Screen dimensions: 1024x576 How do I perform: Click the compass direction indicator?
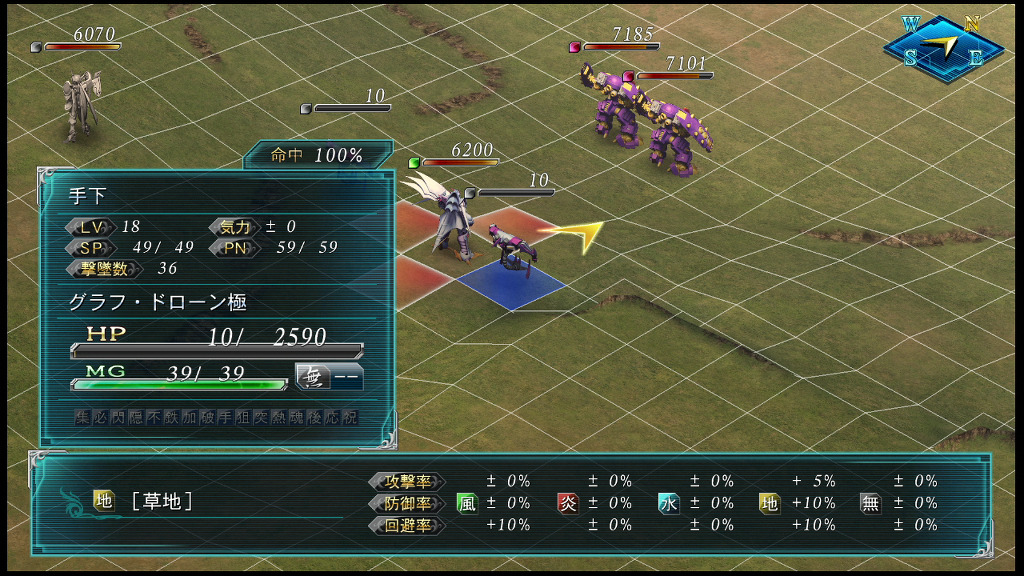tap(943, 47)
